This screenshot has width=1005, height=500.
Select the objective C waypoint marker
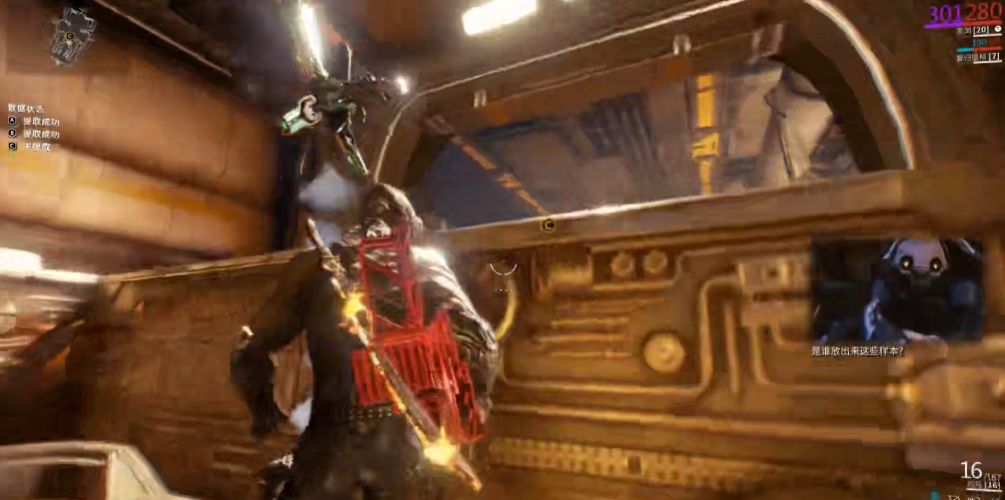point(547,225)
